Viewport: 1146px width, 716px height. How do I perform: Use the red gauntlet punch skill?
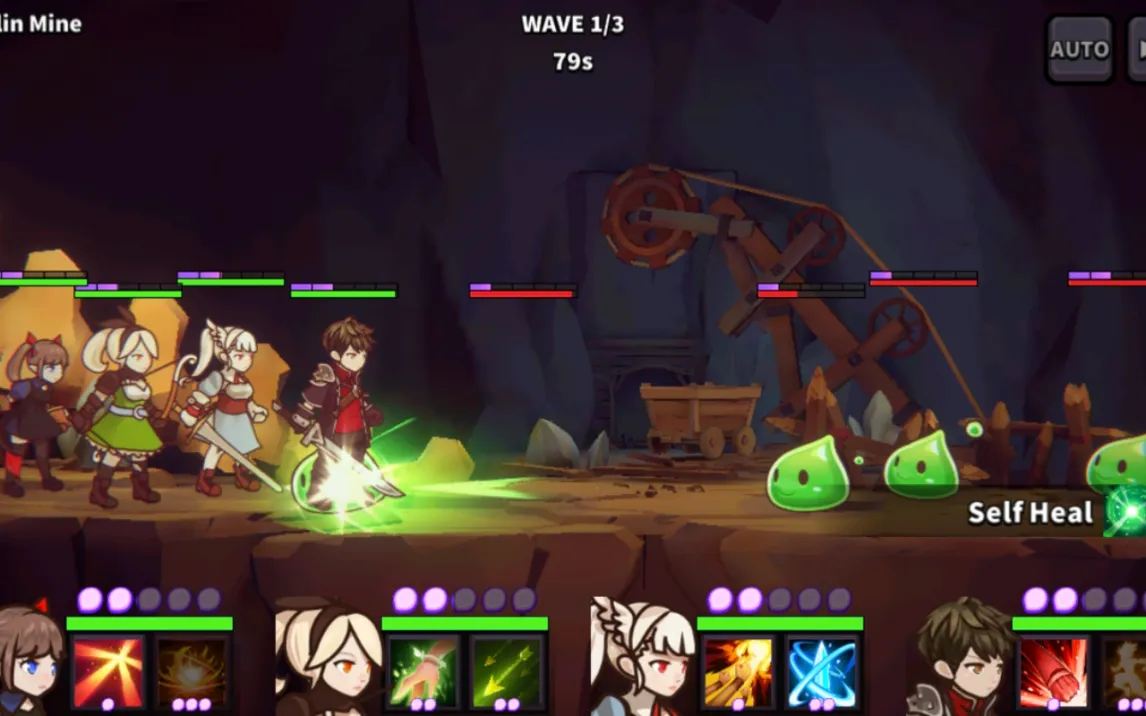tap(1053, 672)
